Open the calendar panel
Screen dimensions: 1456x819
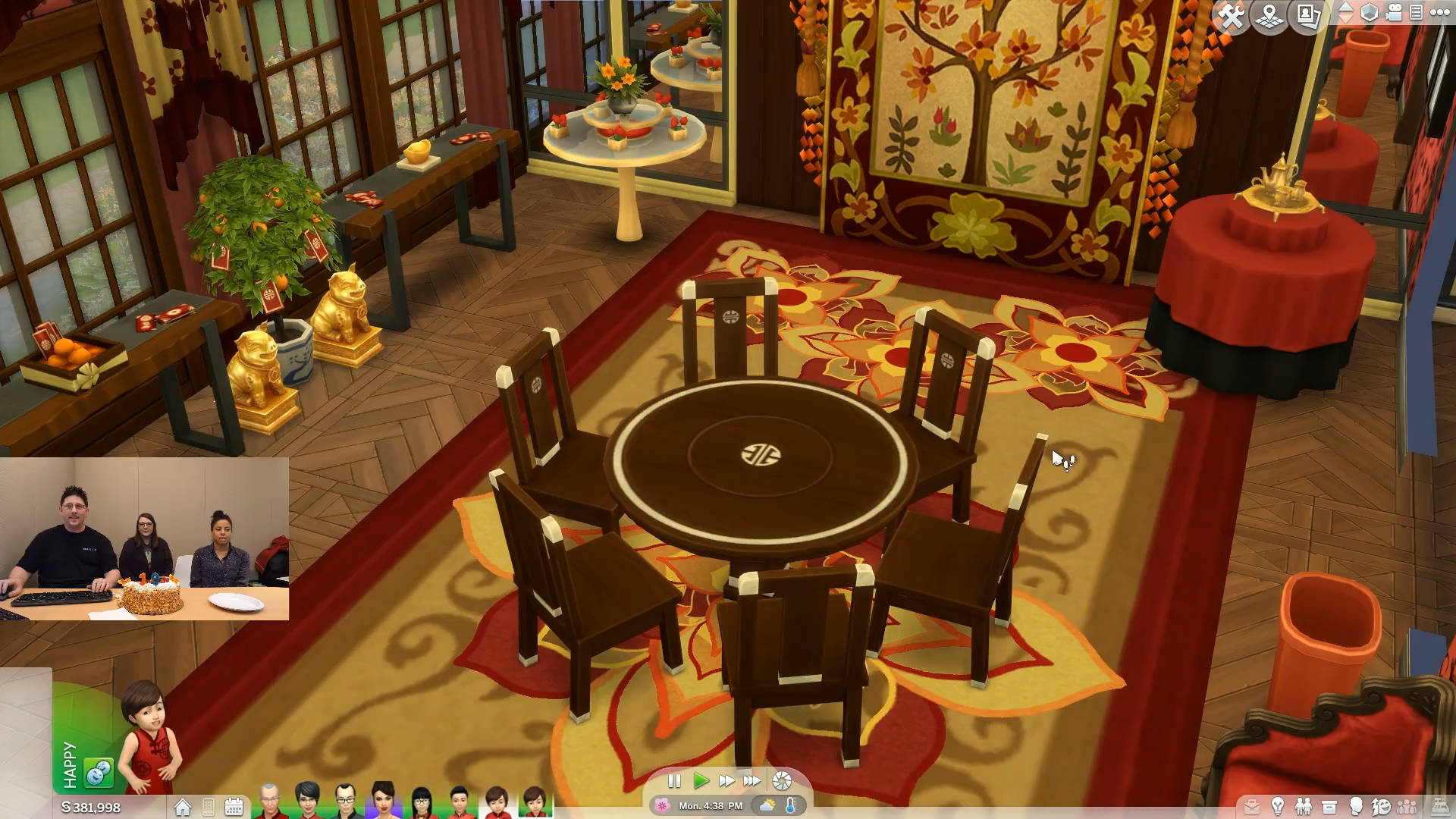click(234, 807)
